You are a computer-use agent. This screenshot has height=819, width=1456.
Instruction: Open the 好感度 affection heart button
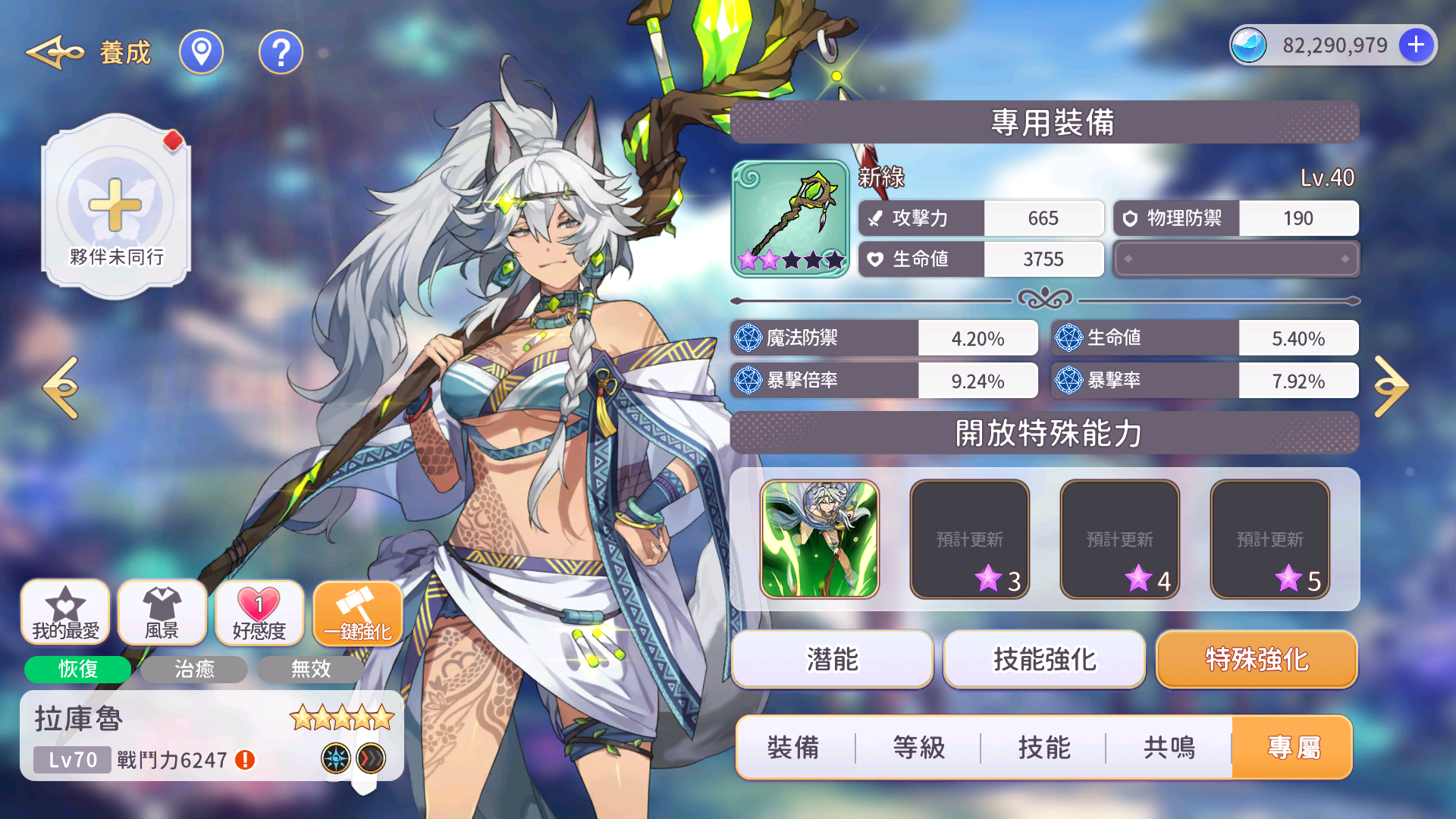tap(259, 613)
